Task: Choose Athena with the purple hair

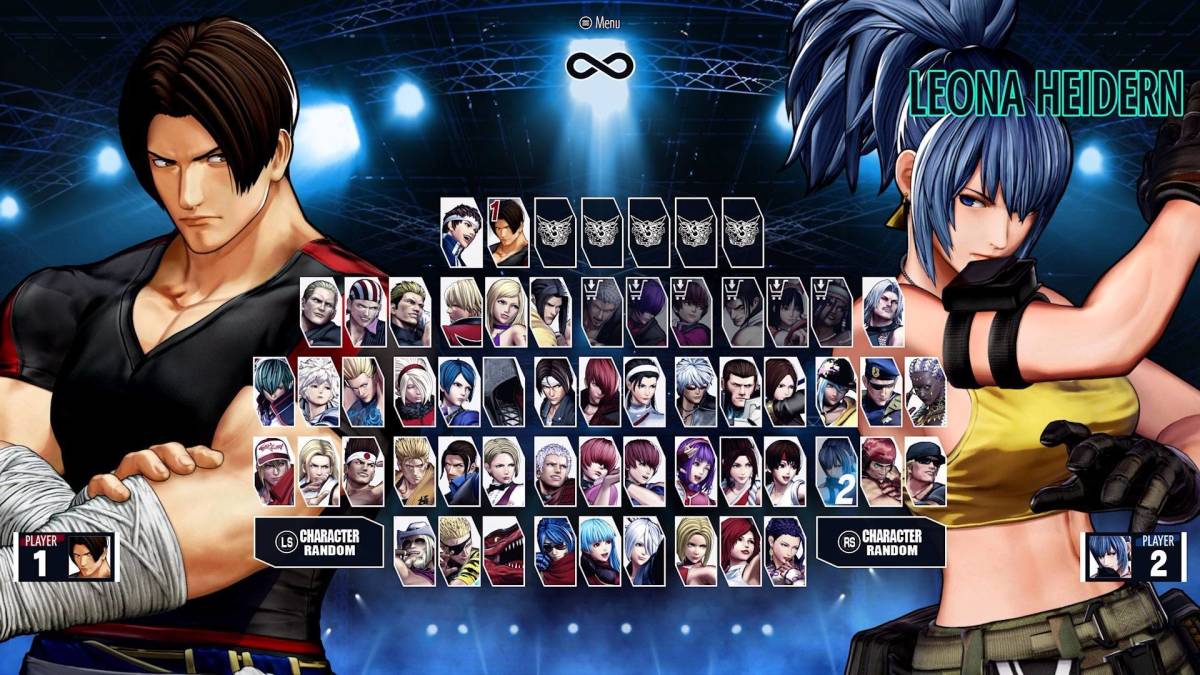Action: tap(694, 471)
